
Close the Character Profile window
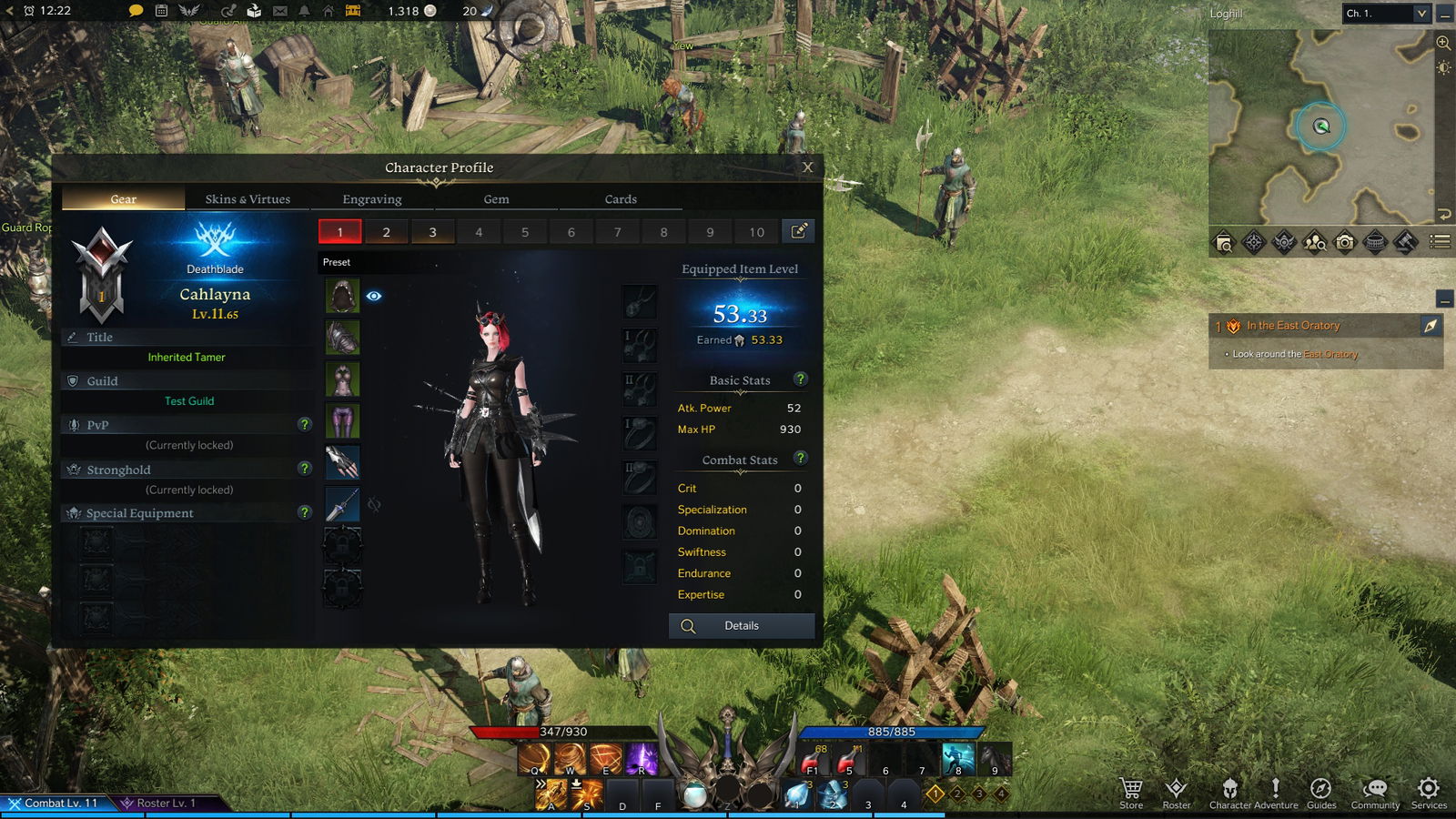(x=807, y=167)
